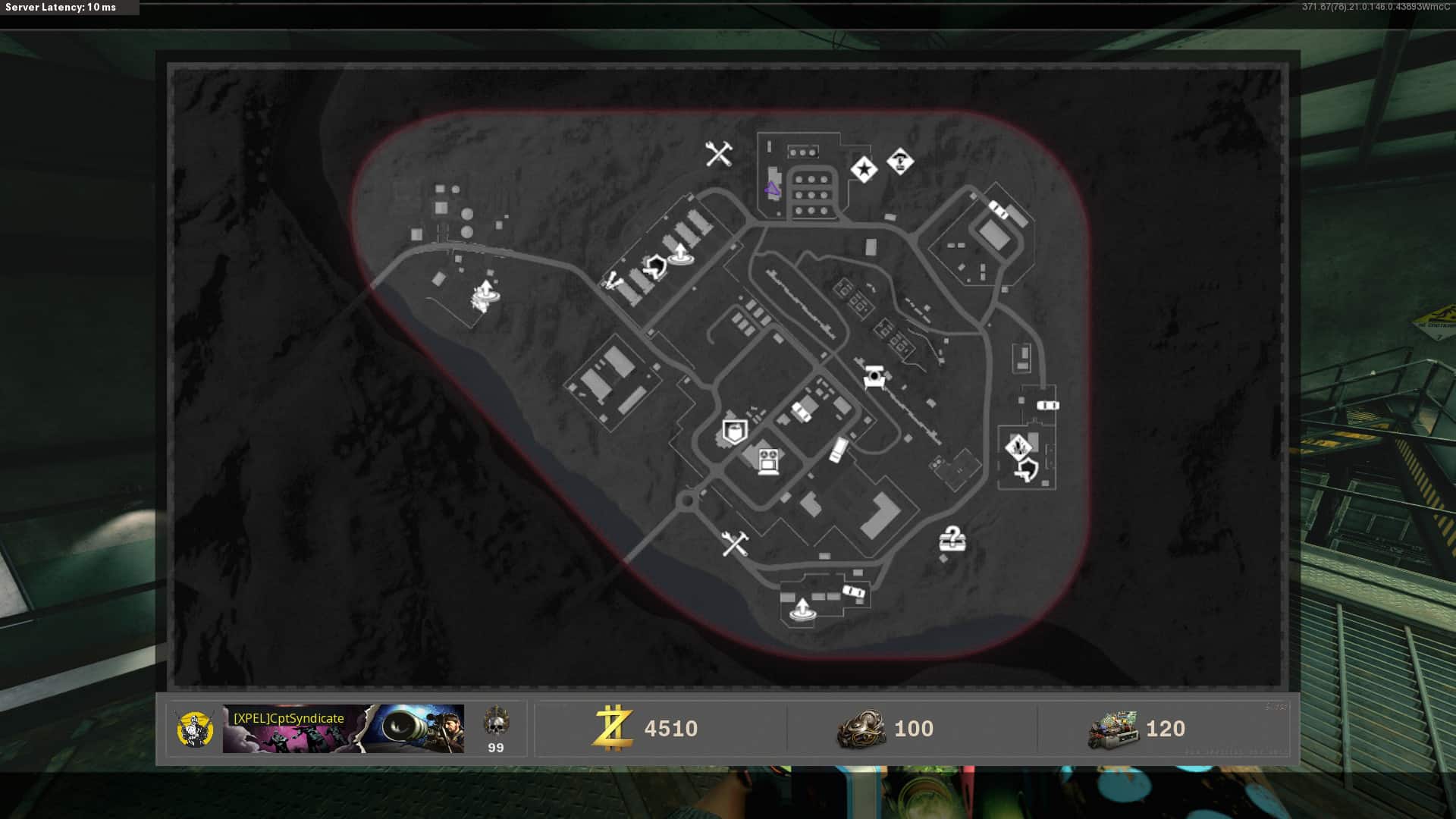Click the purple player arrow on map
The height and width of the screenshot is (819, 1456).
[772, 190]
